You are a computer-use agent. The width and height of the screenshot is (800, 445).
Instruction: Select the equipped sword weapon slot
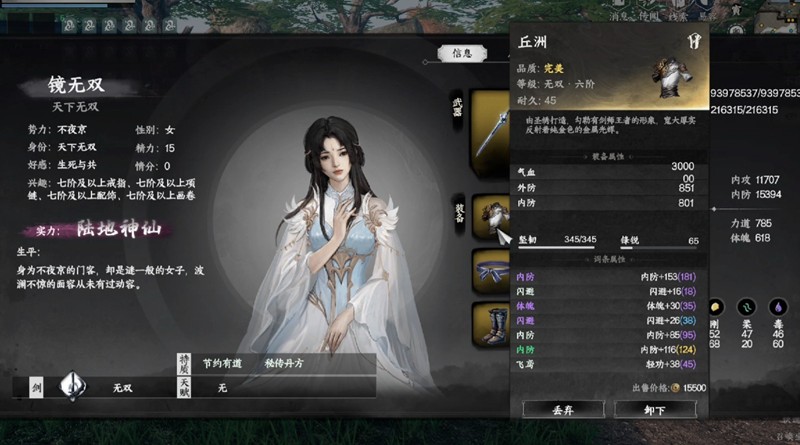point(492,123)
